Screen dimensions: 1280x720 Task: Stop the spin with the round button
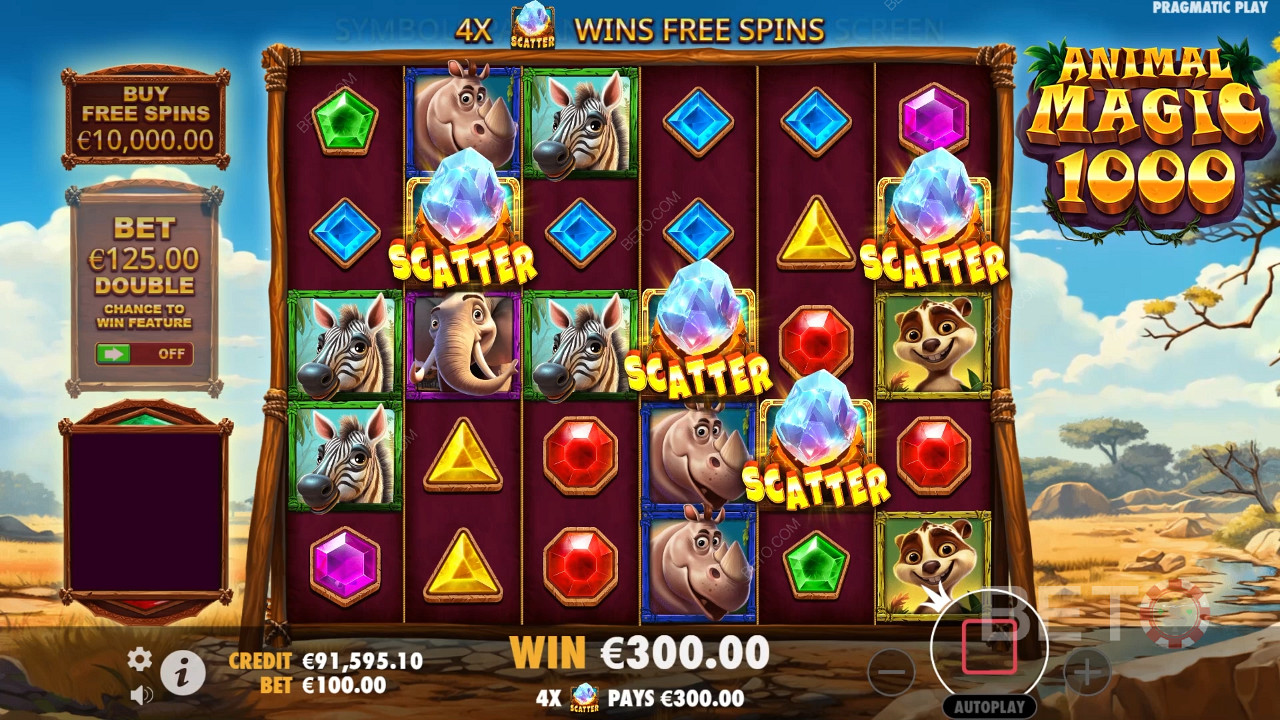pyautogui.click(x=989, y=646)
